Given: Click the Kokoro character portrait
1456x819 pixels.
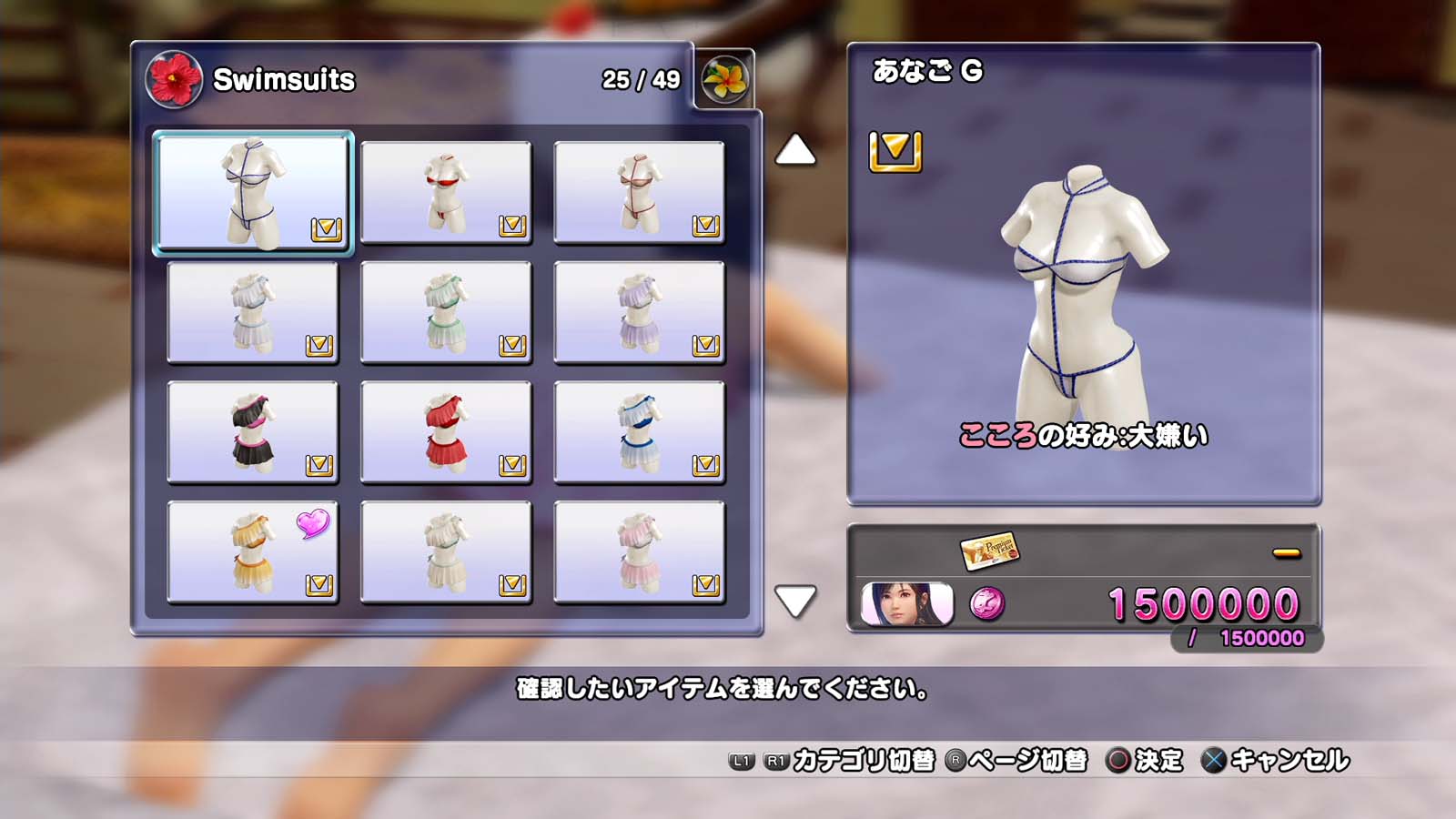Looking at the screenshot, I should [x=907, y=604].
